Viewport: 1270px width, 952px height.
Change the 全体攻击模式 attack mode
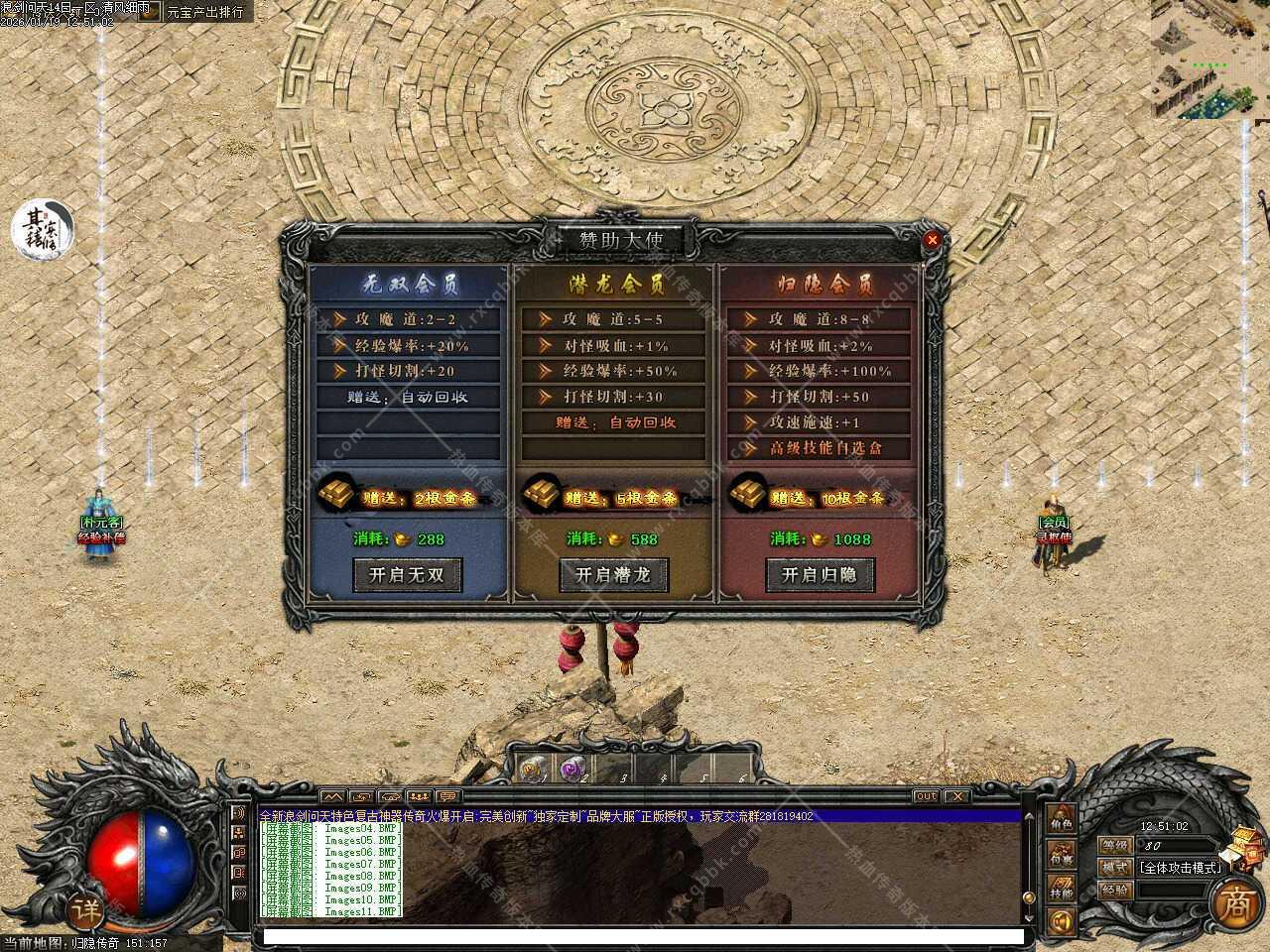(x=1179, y=867)
